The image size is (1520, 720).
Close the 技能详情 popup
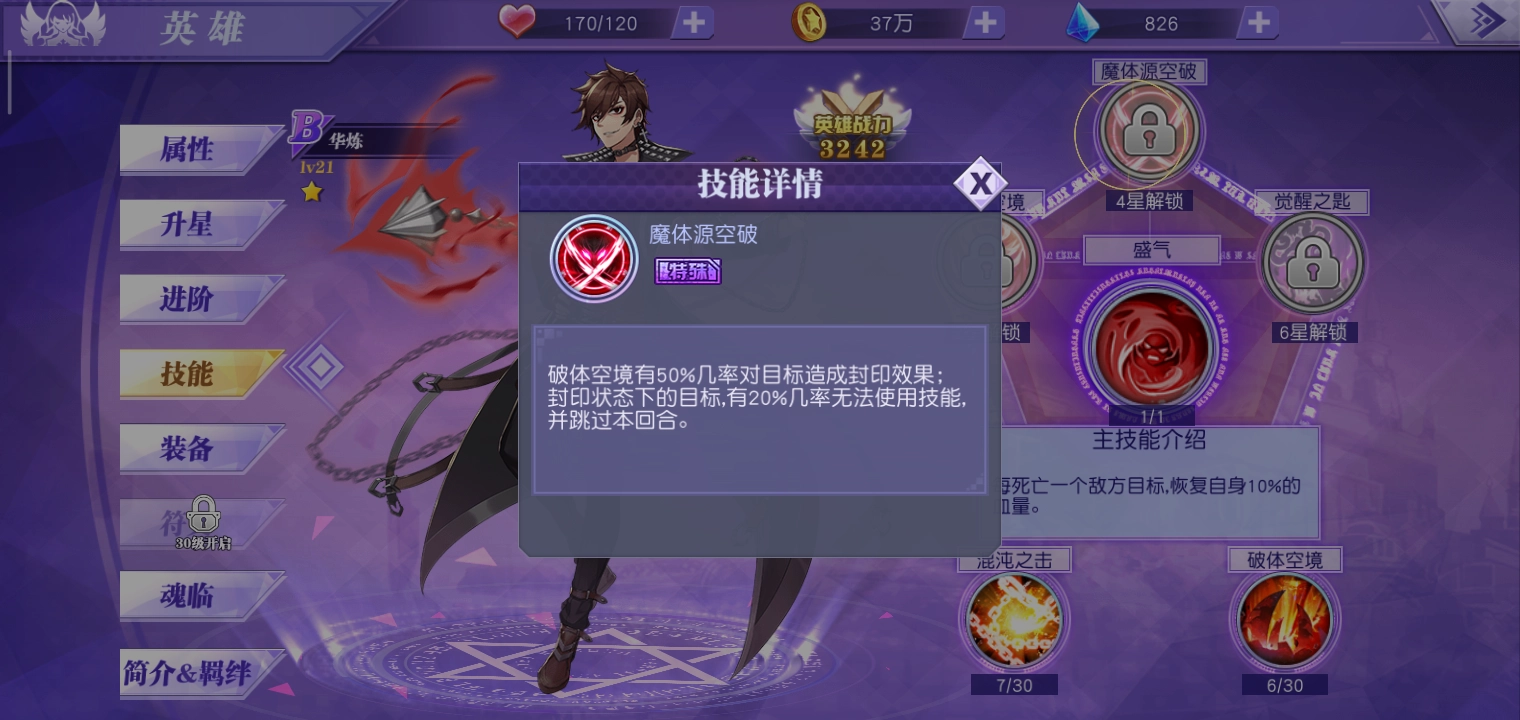click(x=981, y=183)
